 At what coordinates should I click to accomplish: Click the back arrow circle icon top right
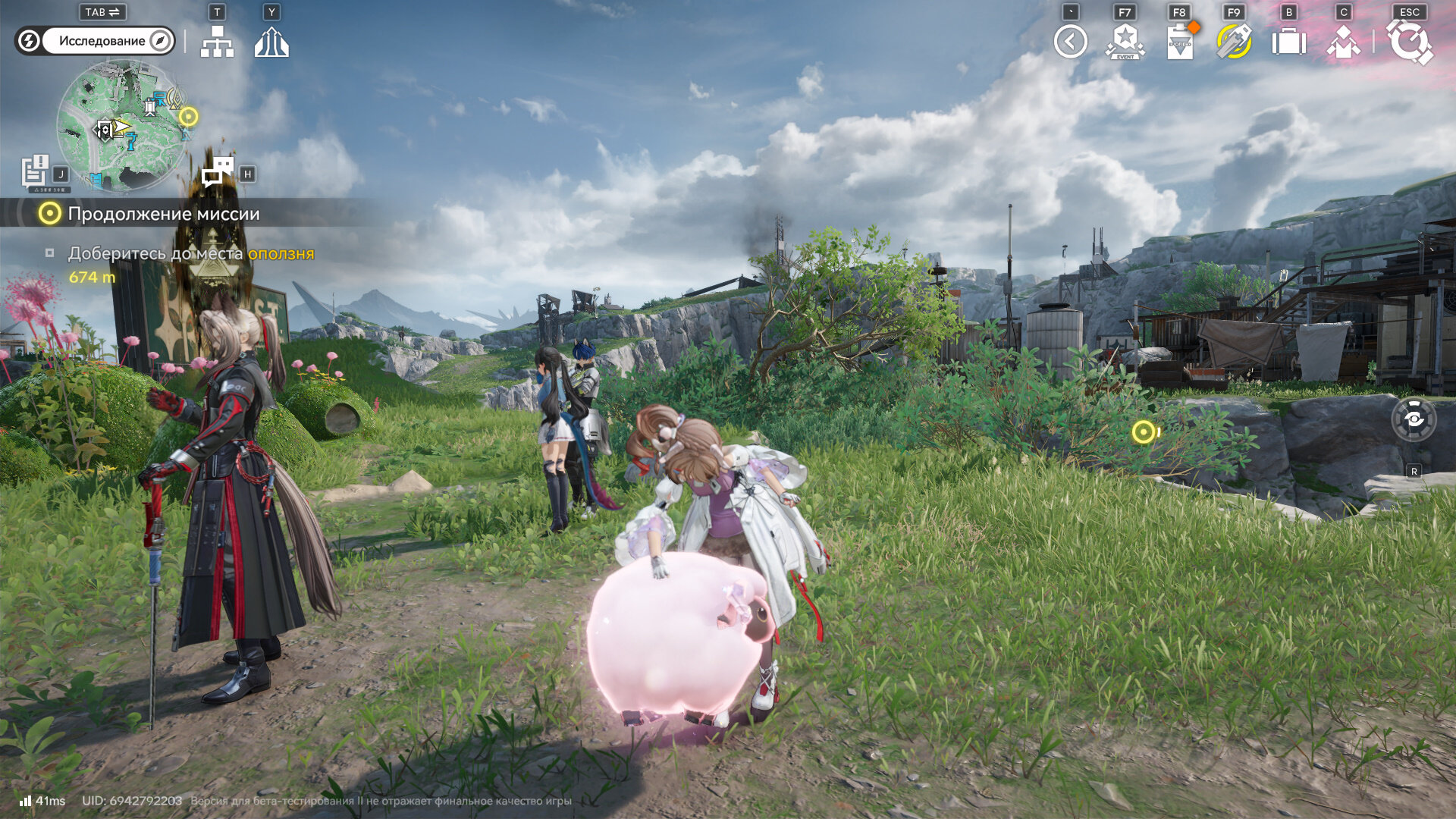pos(1070,43)
